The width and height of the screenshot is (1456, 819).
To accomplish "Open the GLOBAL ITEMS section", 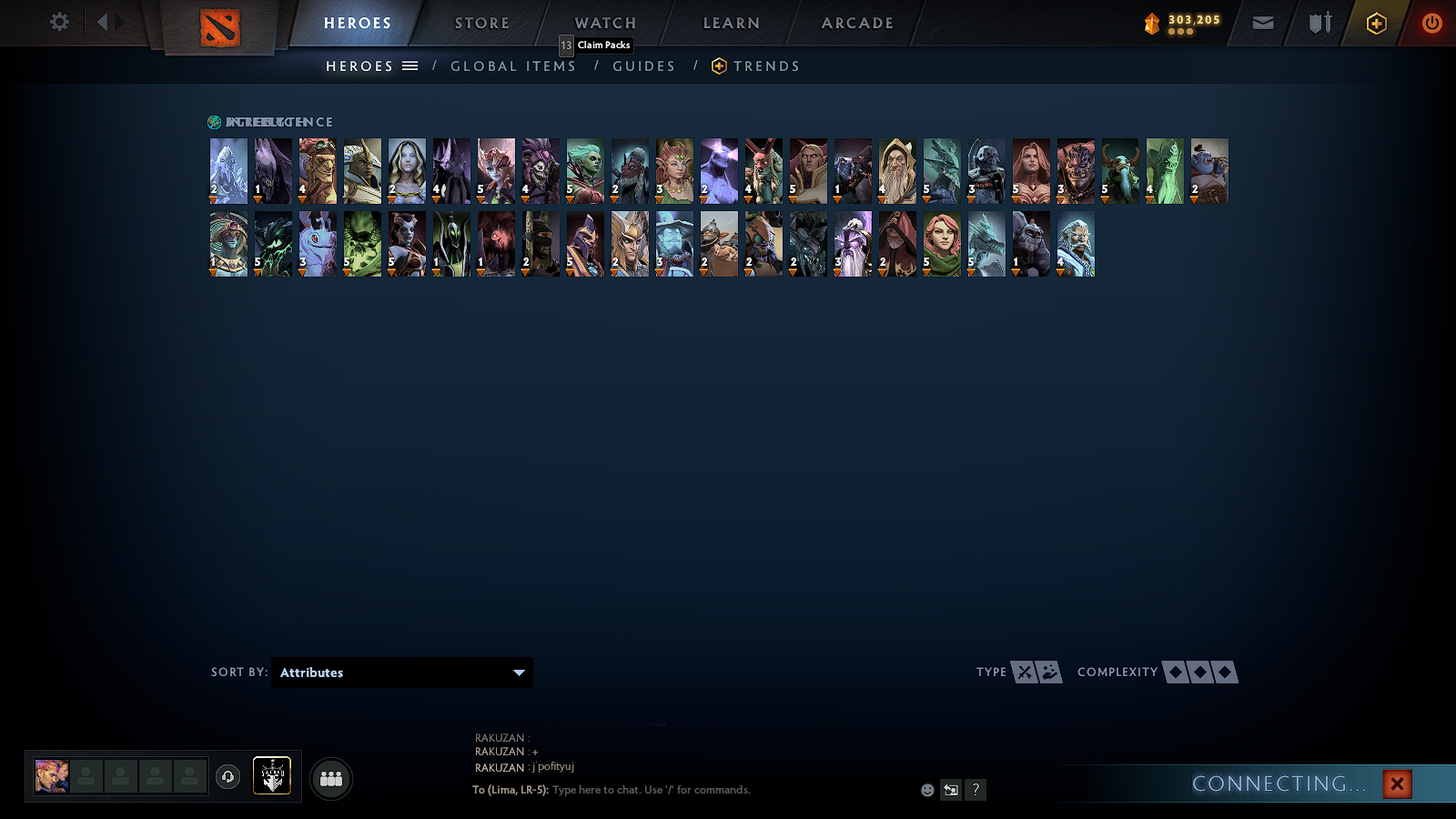I will click(512, 66).
